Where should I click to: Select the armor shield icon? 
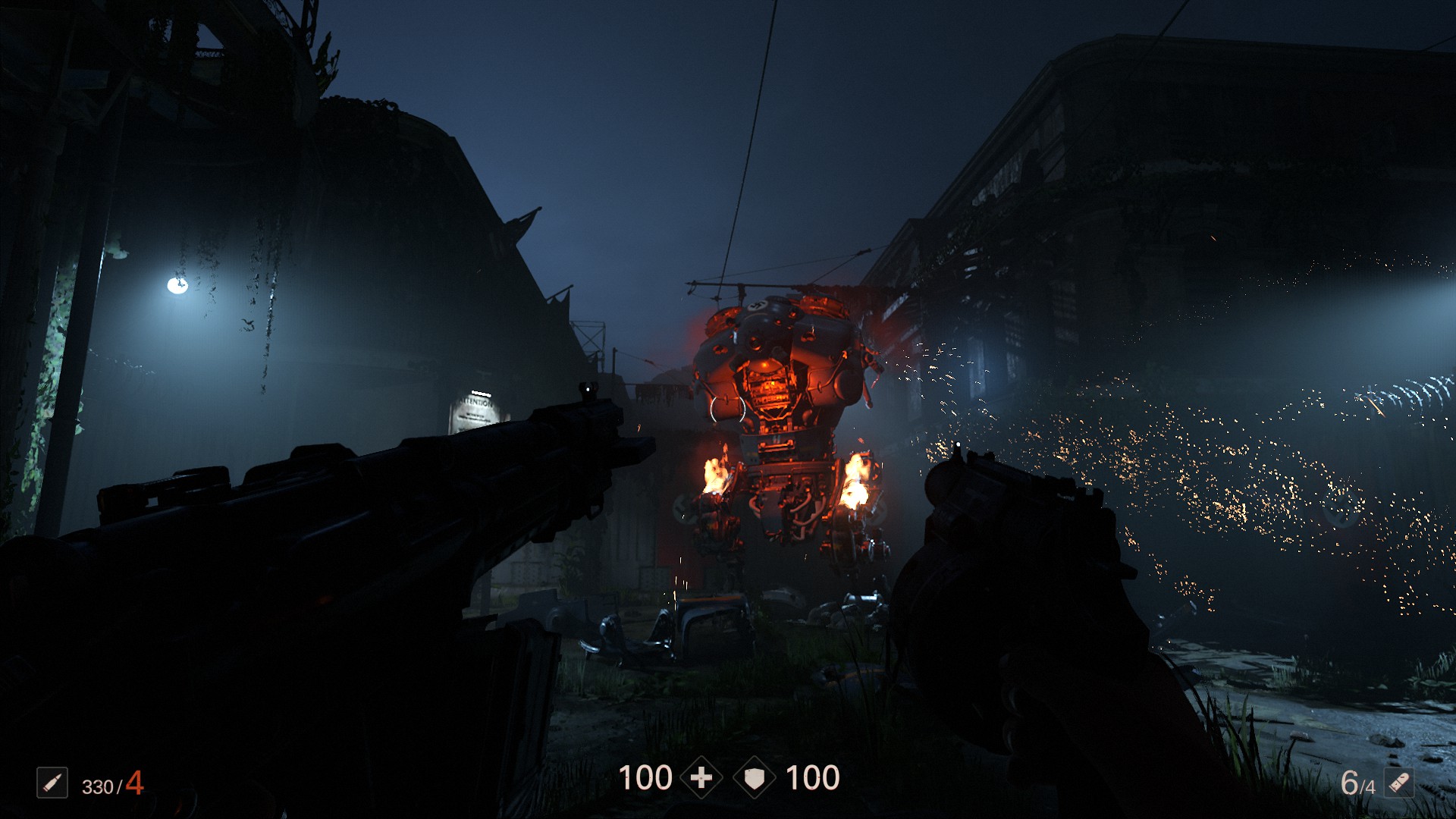755,778
